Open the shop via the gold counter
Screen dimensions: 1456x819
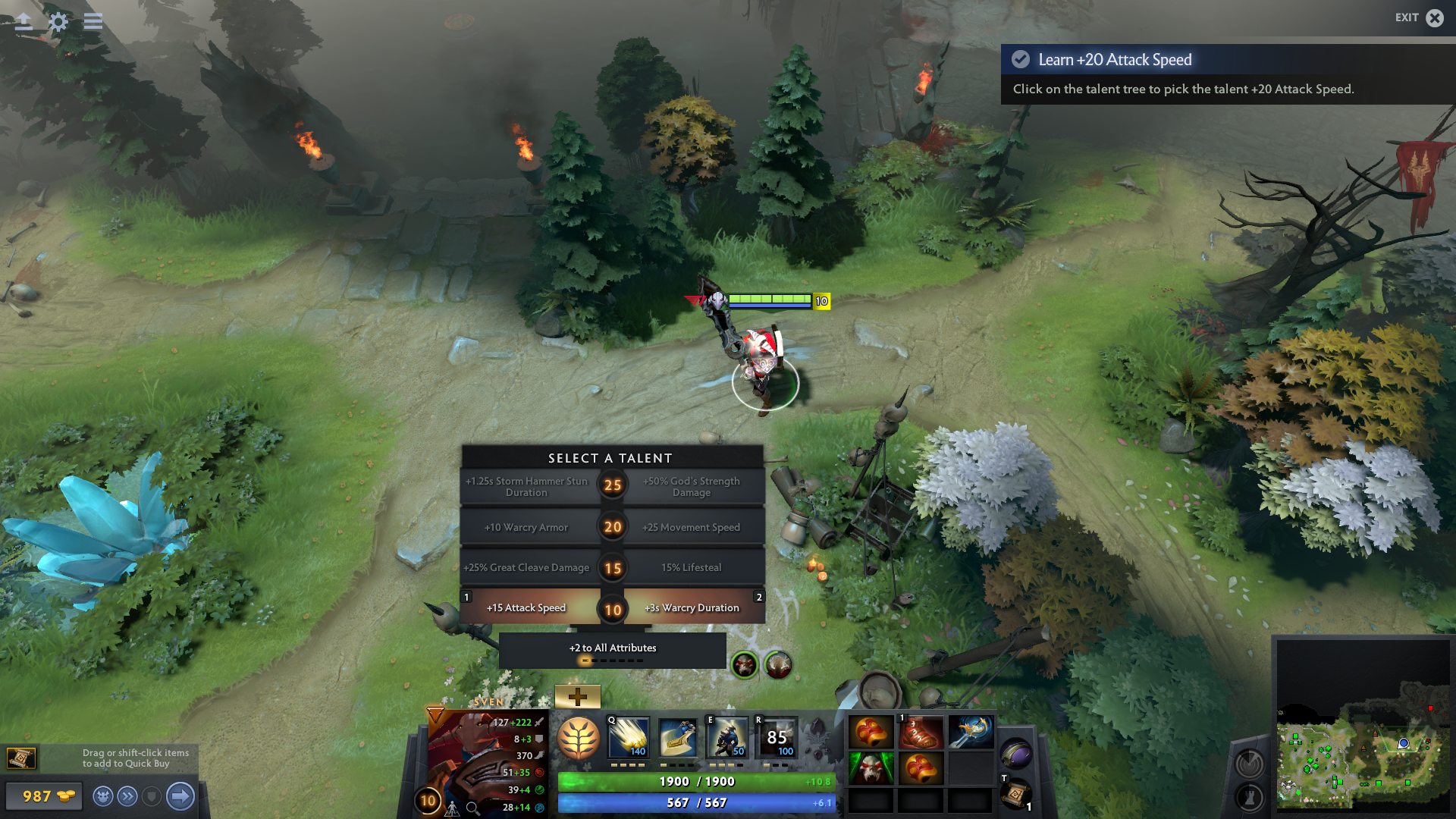point(43,796)
